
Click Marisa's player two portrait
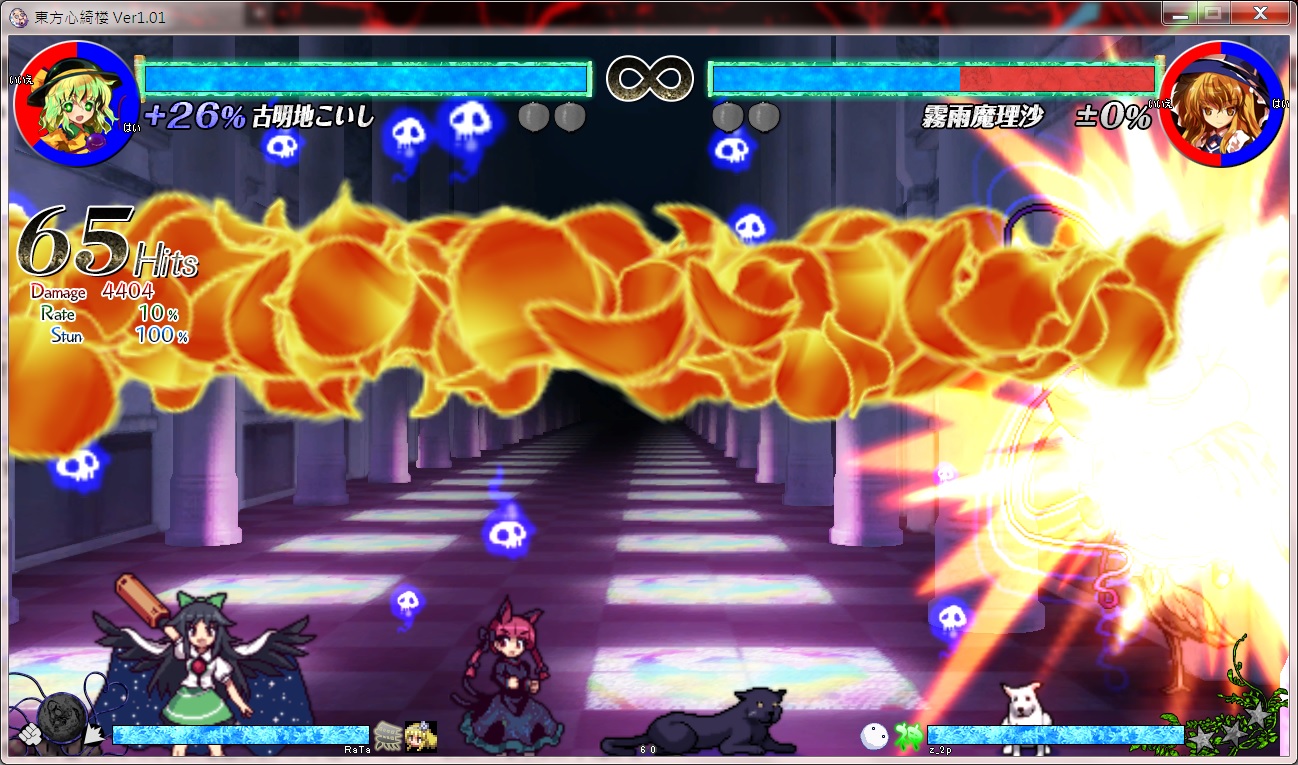(1223, 103)
